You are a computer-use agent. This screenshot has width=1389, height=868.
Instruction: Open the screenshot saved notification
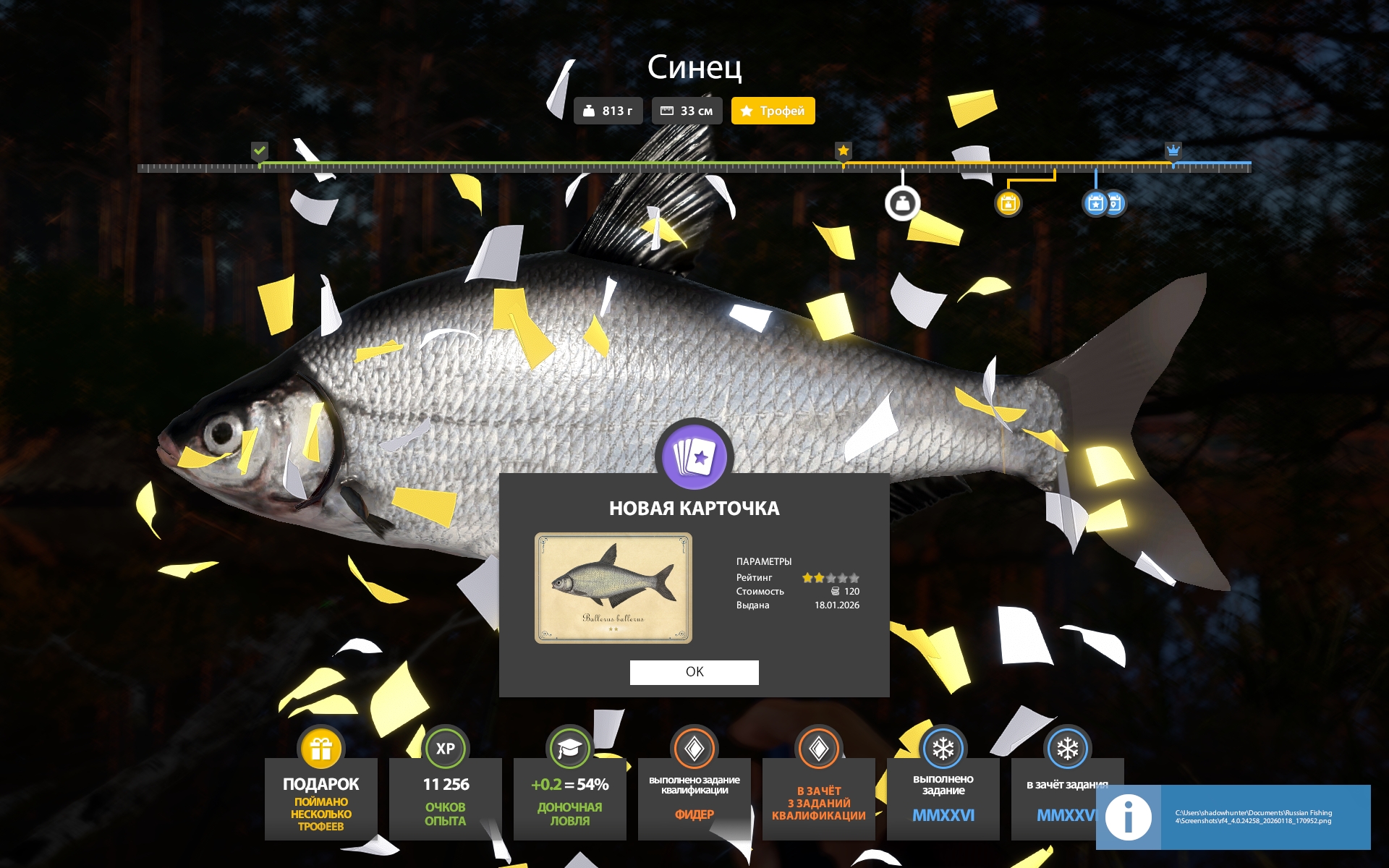pos(1233,817)
